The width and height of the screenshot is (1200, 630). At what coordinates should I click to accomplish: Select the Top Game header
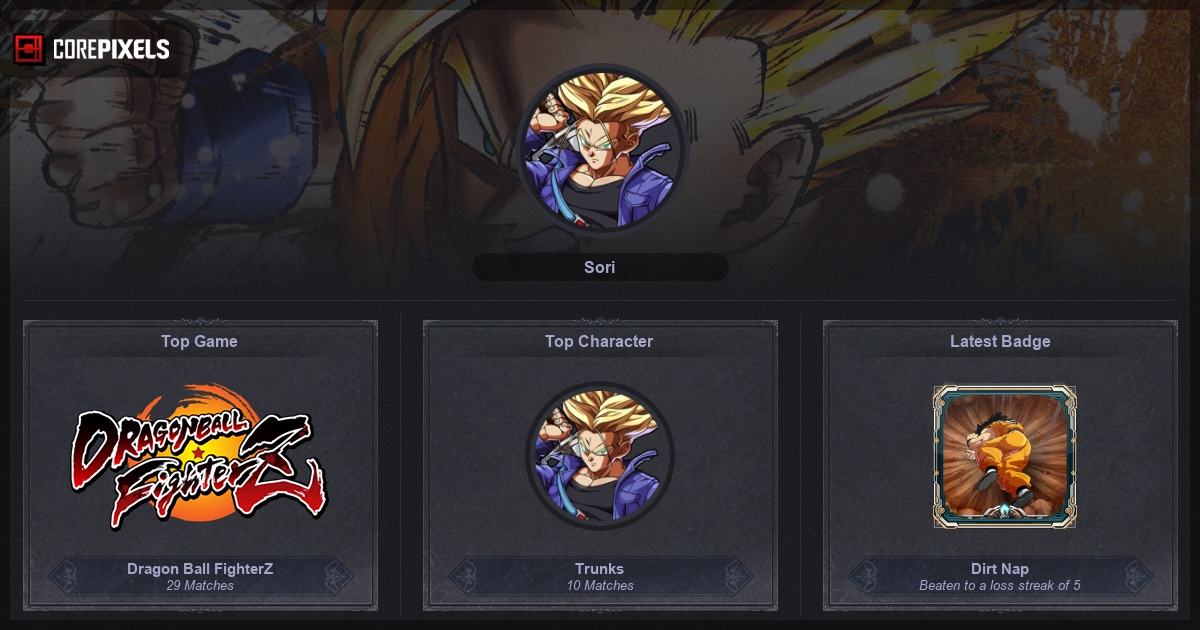[x=200, y=341]
